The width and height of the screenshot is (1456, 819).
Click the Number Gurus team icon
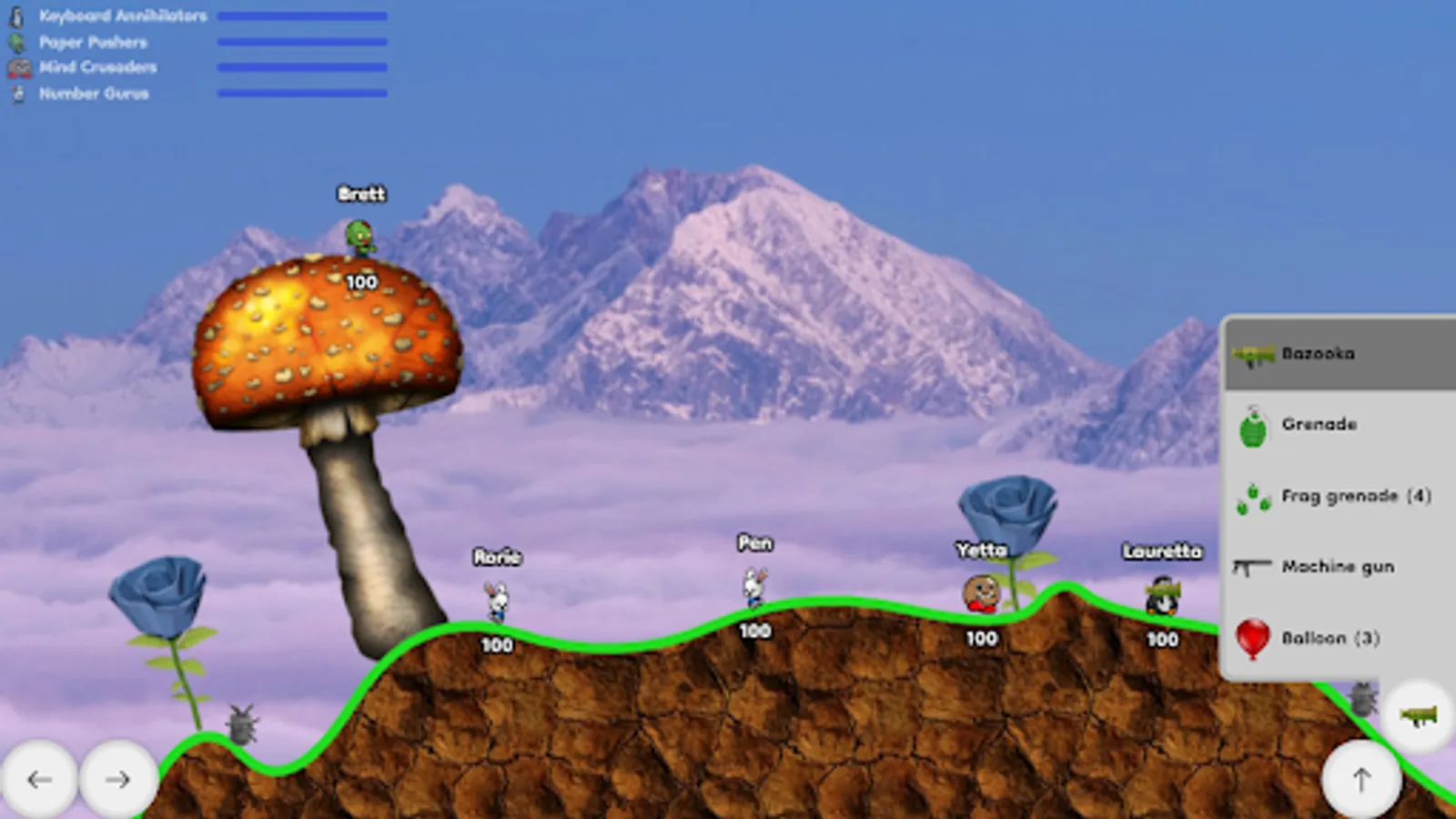click(x=16, y=92)
